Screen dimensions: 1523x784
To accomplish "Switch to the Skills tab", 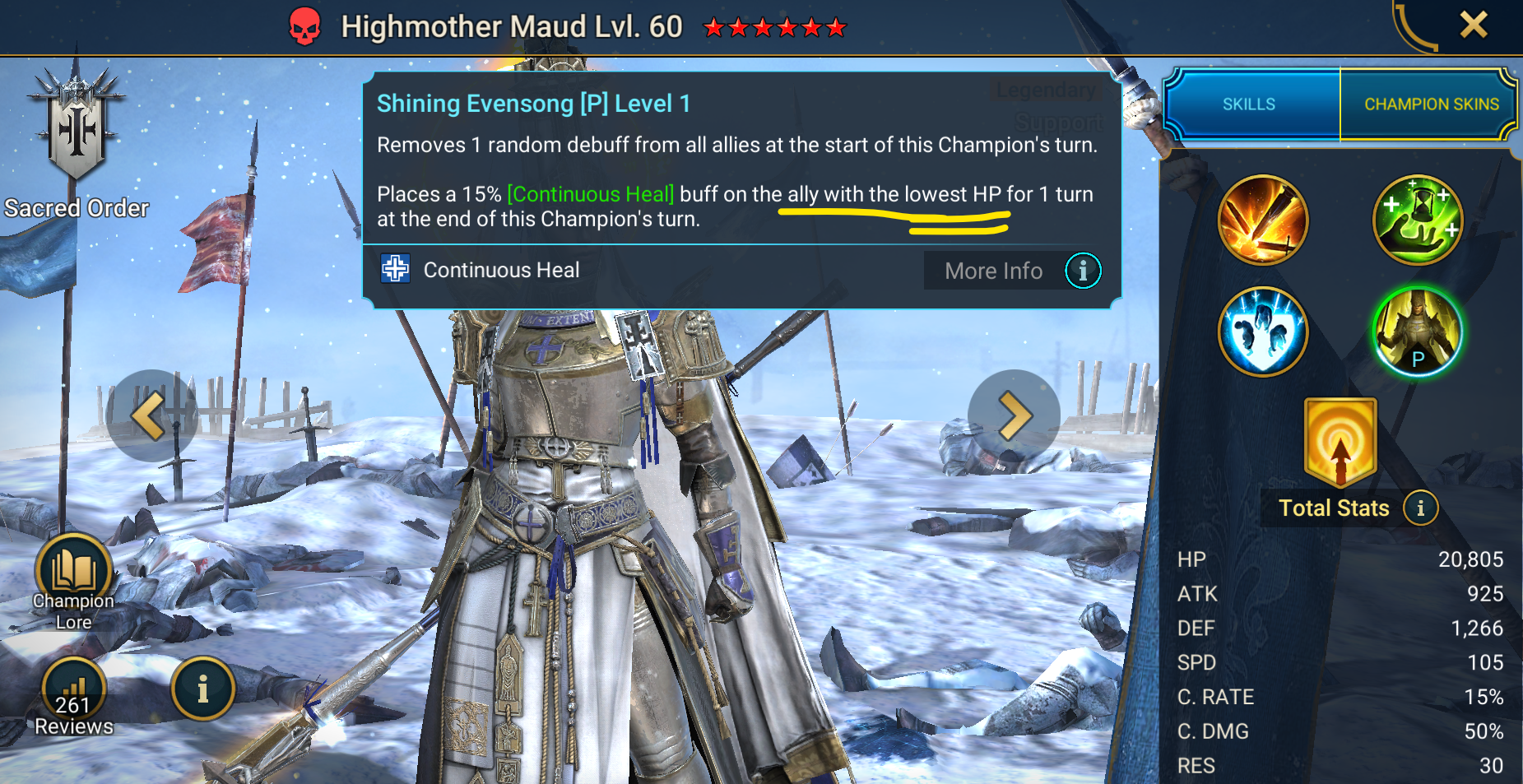I will click(x=1249, y=104).
